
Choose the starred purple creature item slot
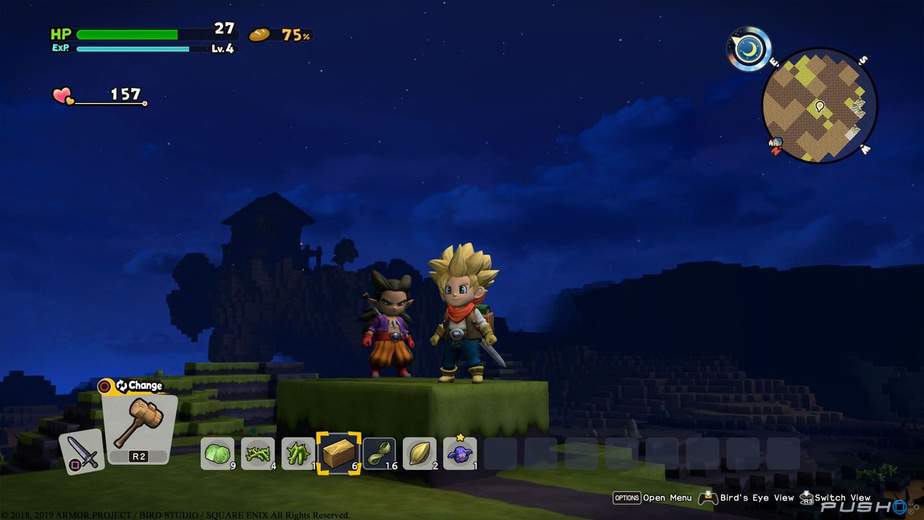tap(460, 453)
